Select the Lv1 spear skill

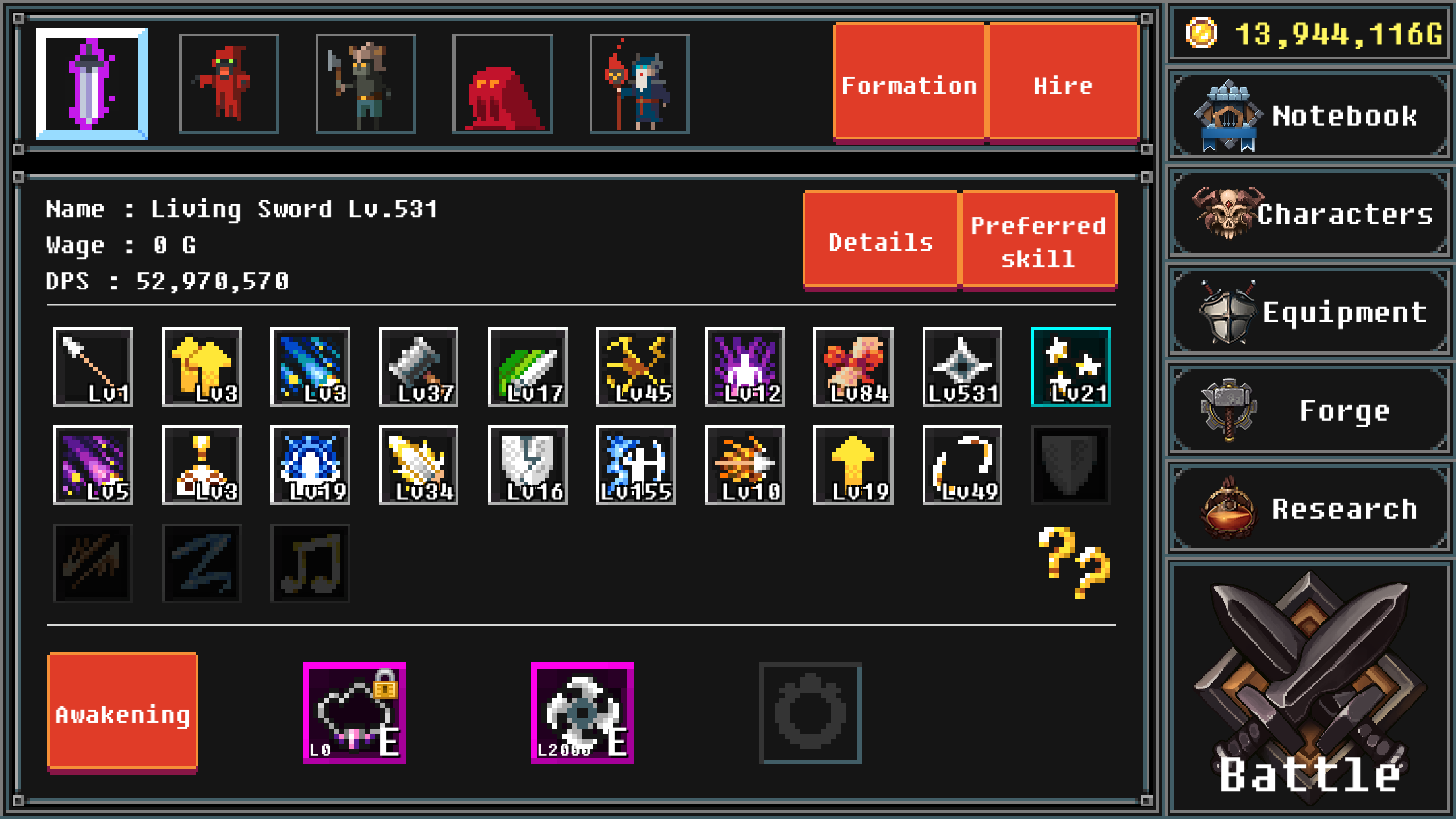coord(93,367)
